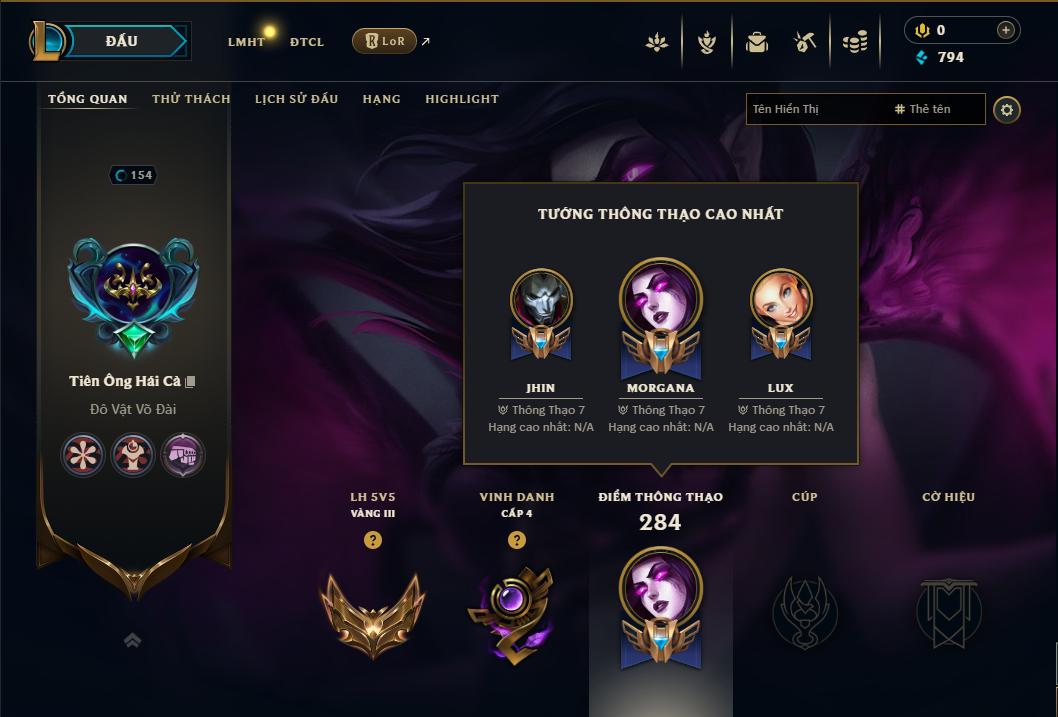This screenshot has width=1058, height=717.
Task: Open the loot chest icon
Action: pos(805,42)
